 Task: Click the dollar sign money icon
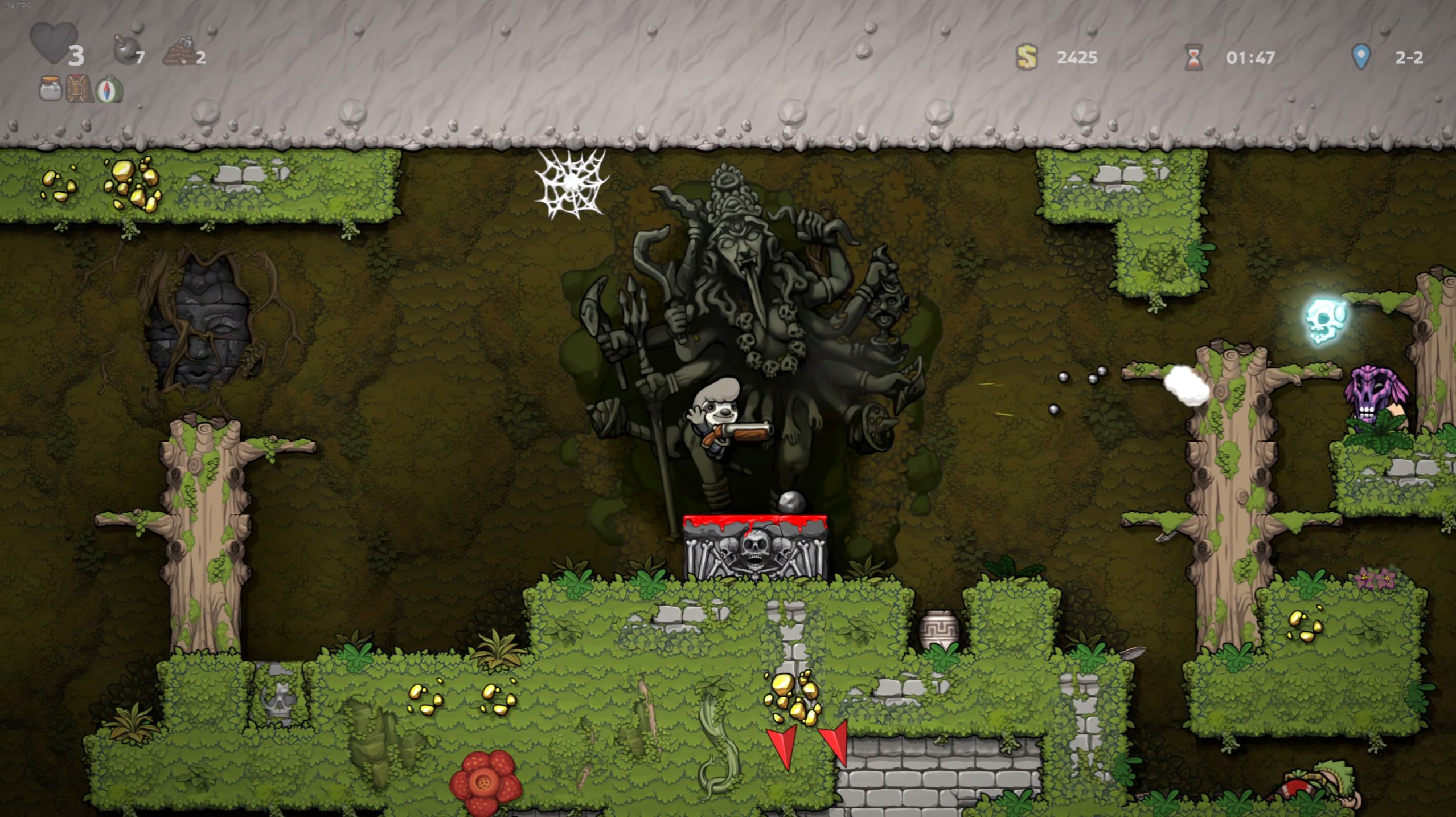pos(1026,56)
